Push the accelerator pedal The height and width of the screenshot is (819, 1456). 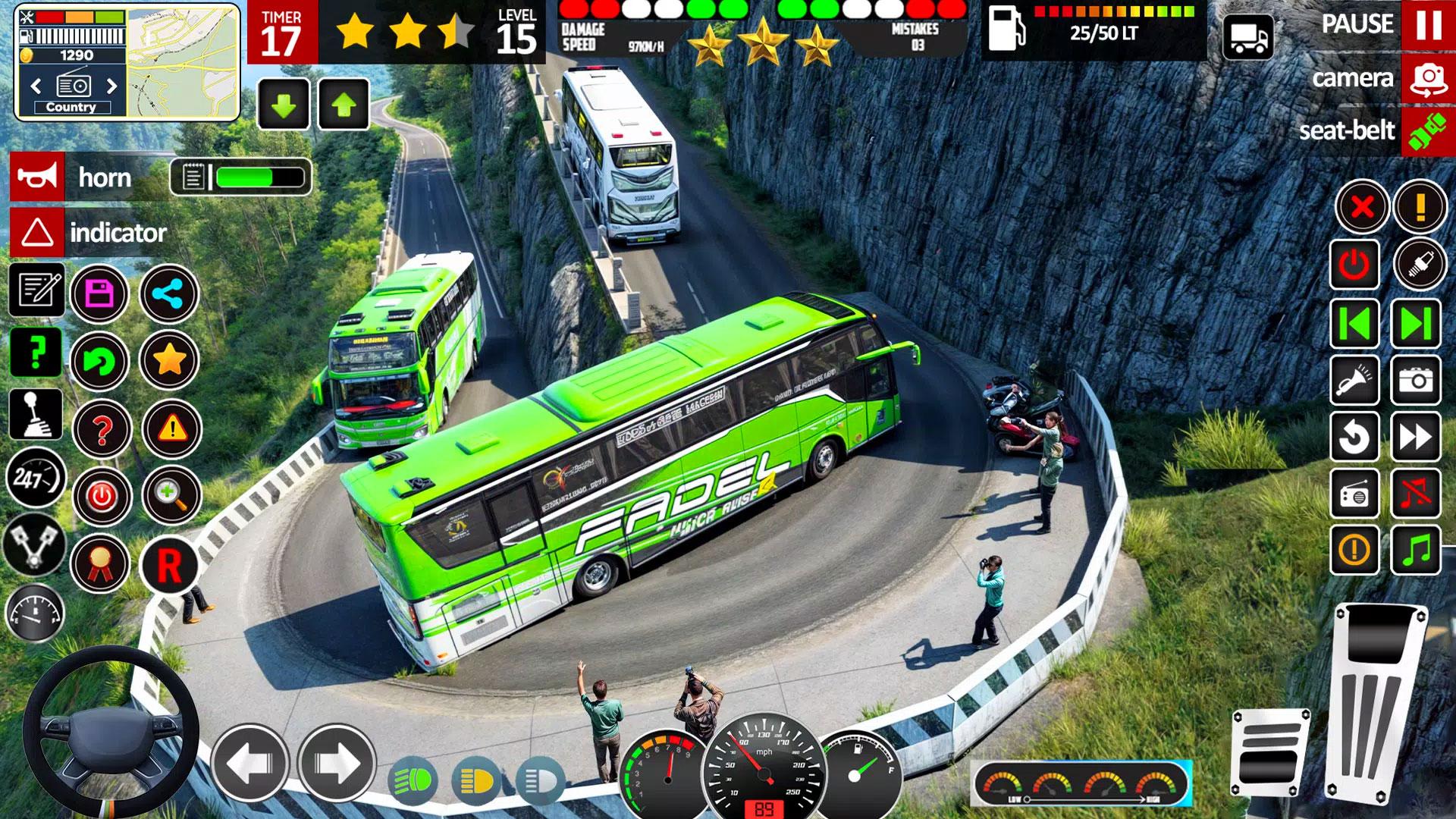coord(1374,701)
